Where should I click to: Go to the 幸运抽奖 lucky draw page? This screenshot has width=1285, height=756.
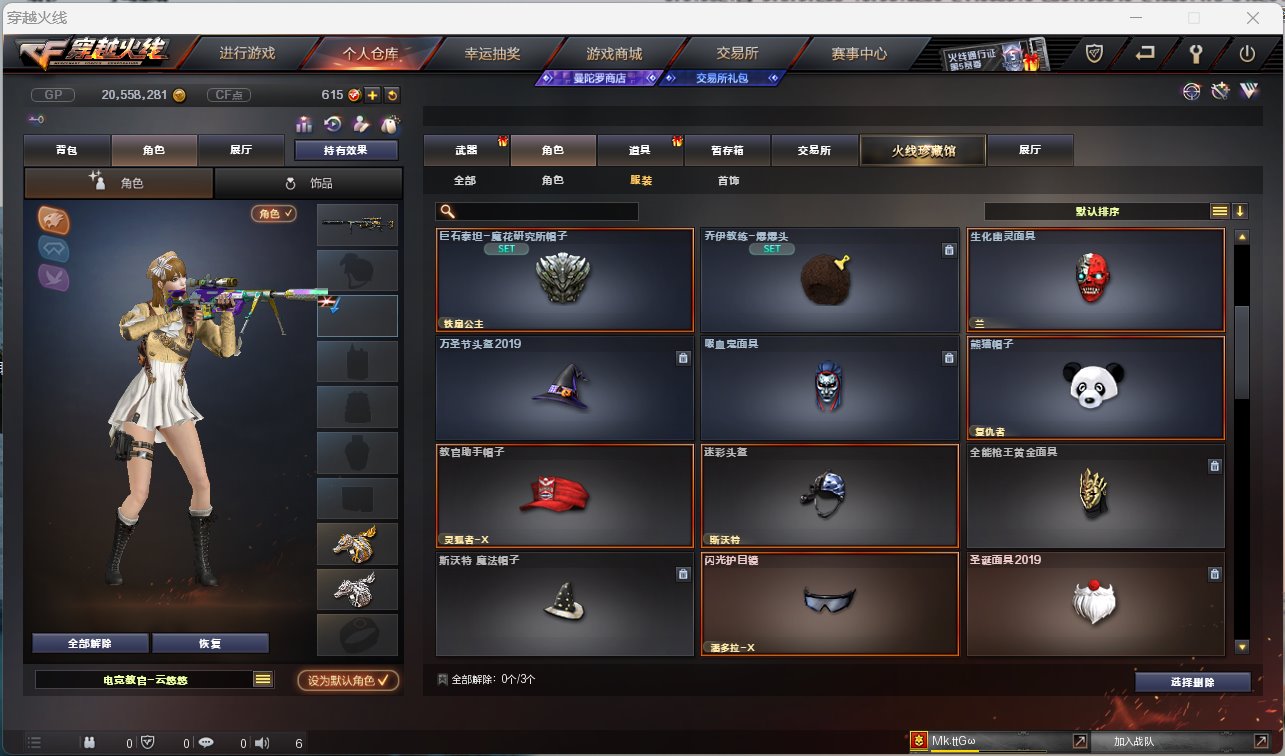492,53
